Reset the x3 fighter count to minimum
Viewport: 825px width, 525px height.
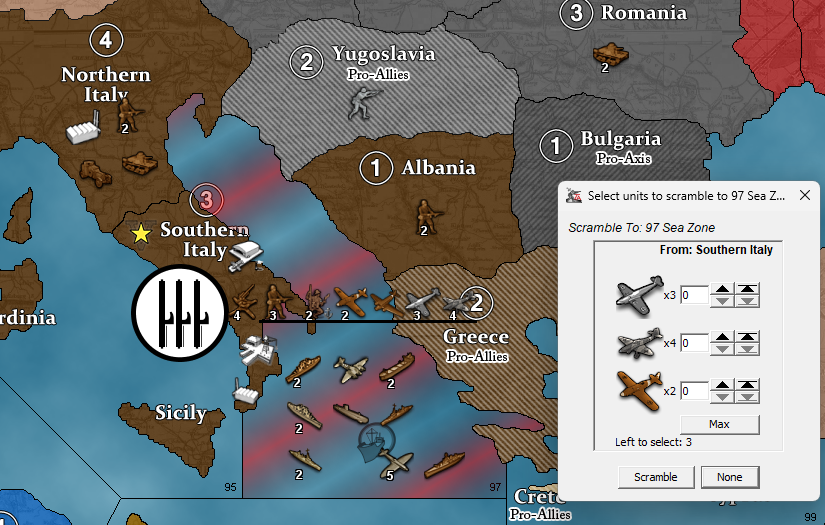(x=748, y=301)
